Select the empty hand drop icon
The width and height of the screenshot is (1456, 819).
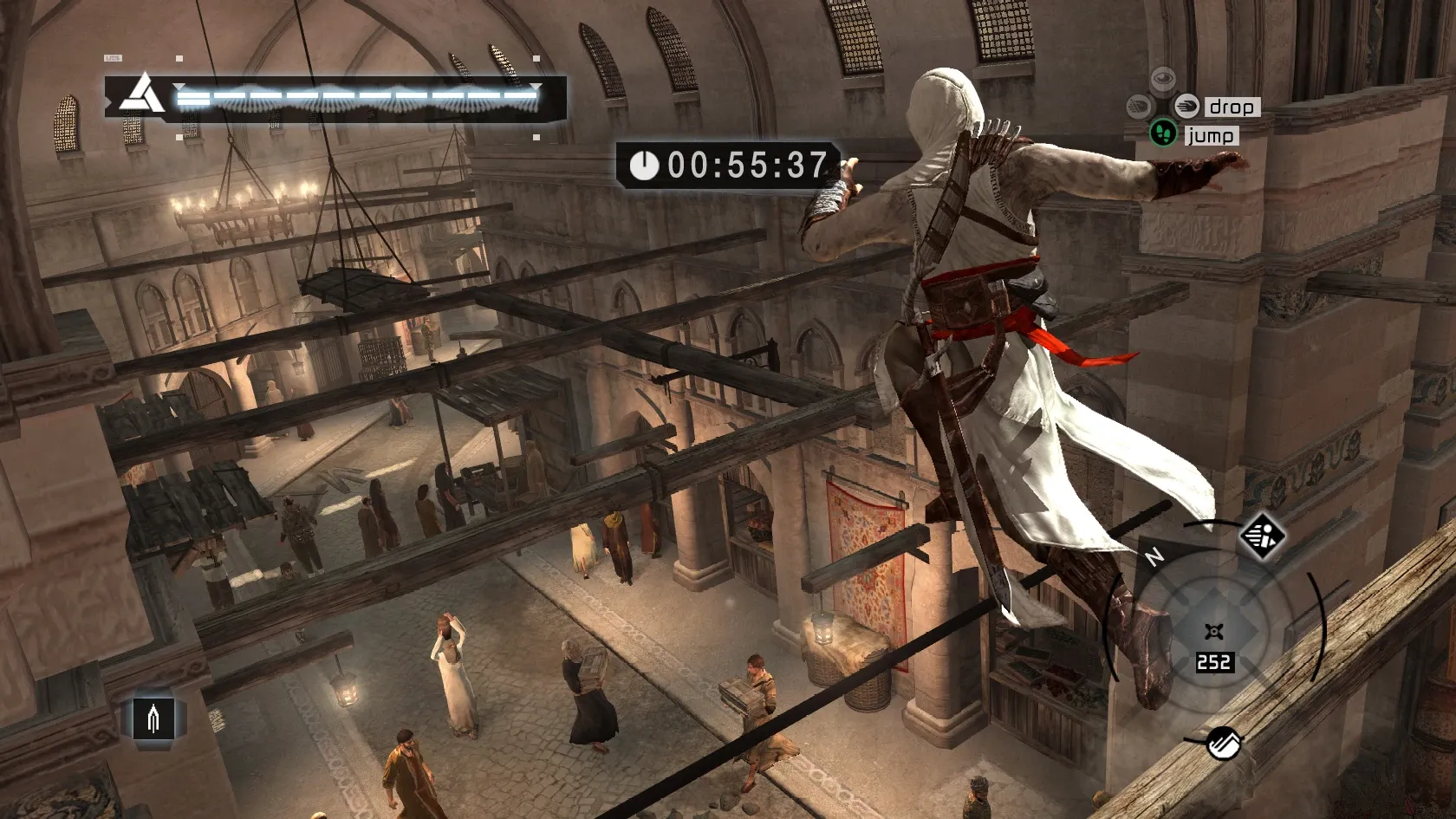tap(1186, 106)
